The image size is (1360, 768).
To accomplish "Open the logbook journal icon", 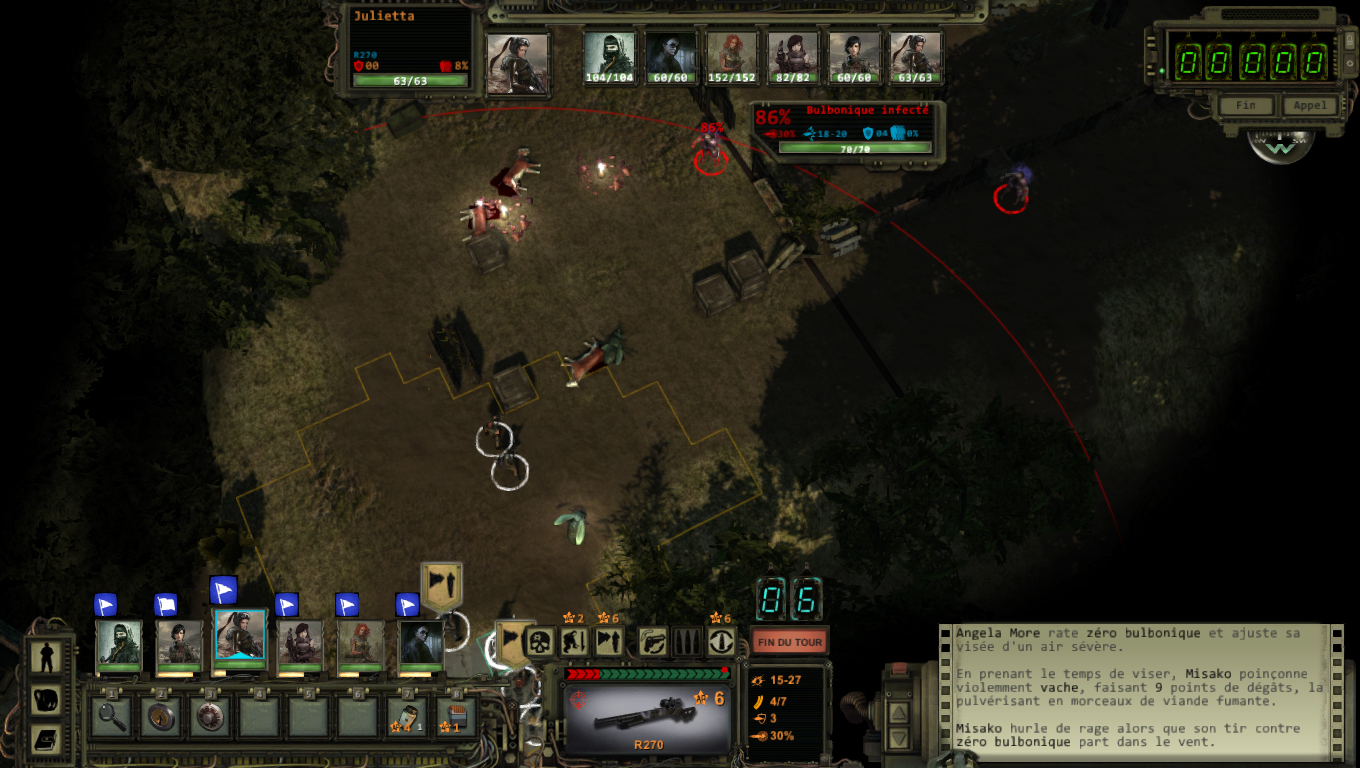I will tap(46, 739).
